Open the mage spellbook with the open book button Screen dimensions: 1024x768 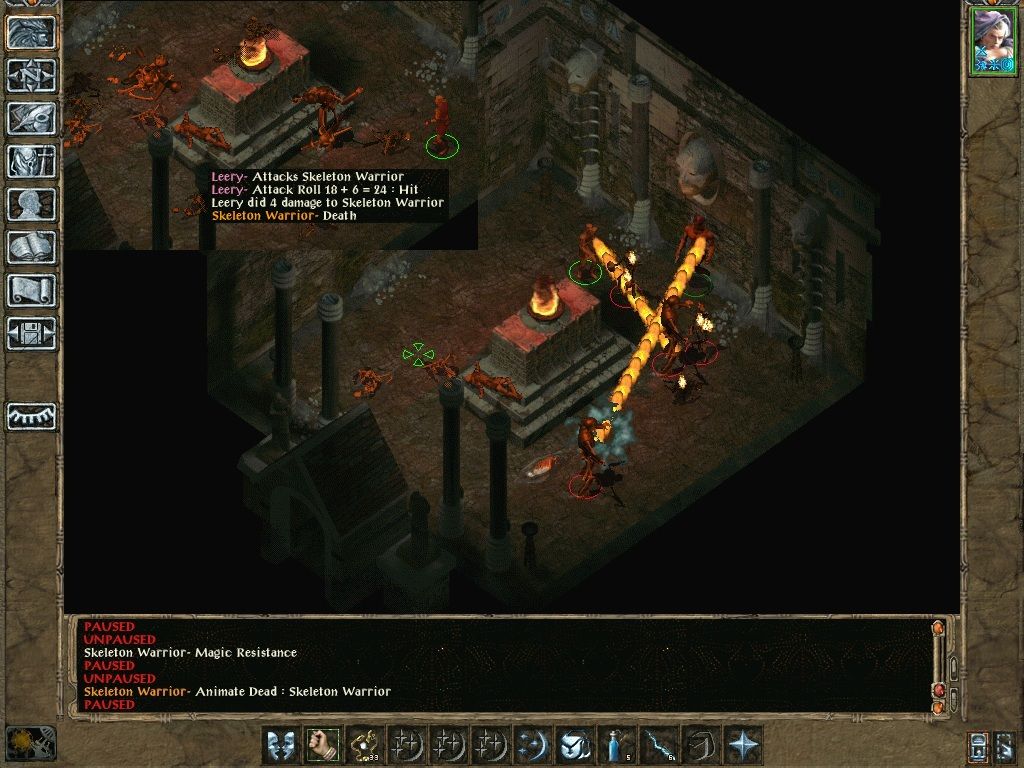pyautogui.click(x=31, y=247)
